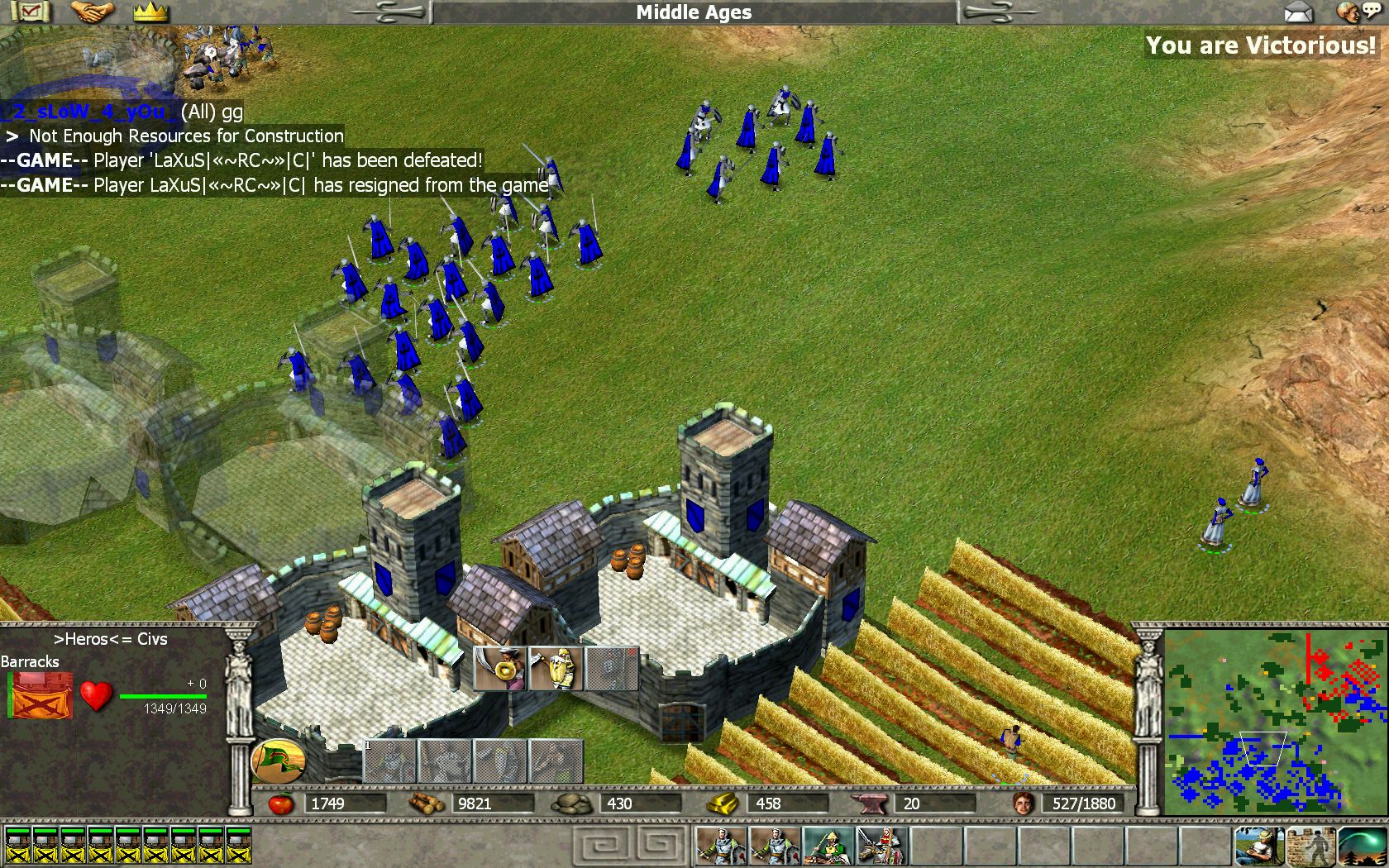Select the idle citizen button under the tree

click(1258, 845)
